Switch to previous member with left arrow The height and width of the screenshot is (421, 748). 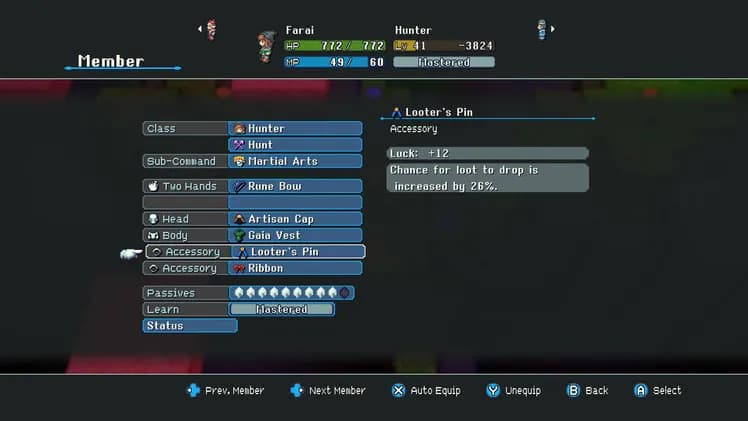click(x=199, y=29)
